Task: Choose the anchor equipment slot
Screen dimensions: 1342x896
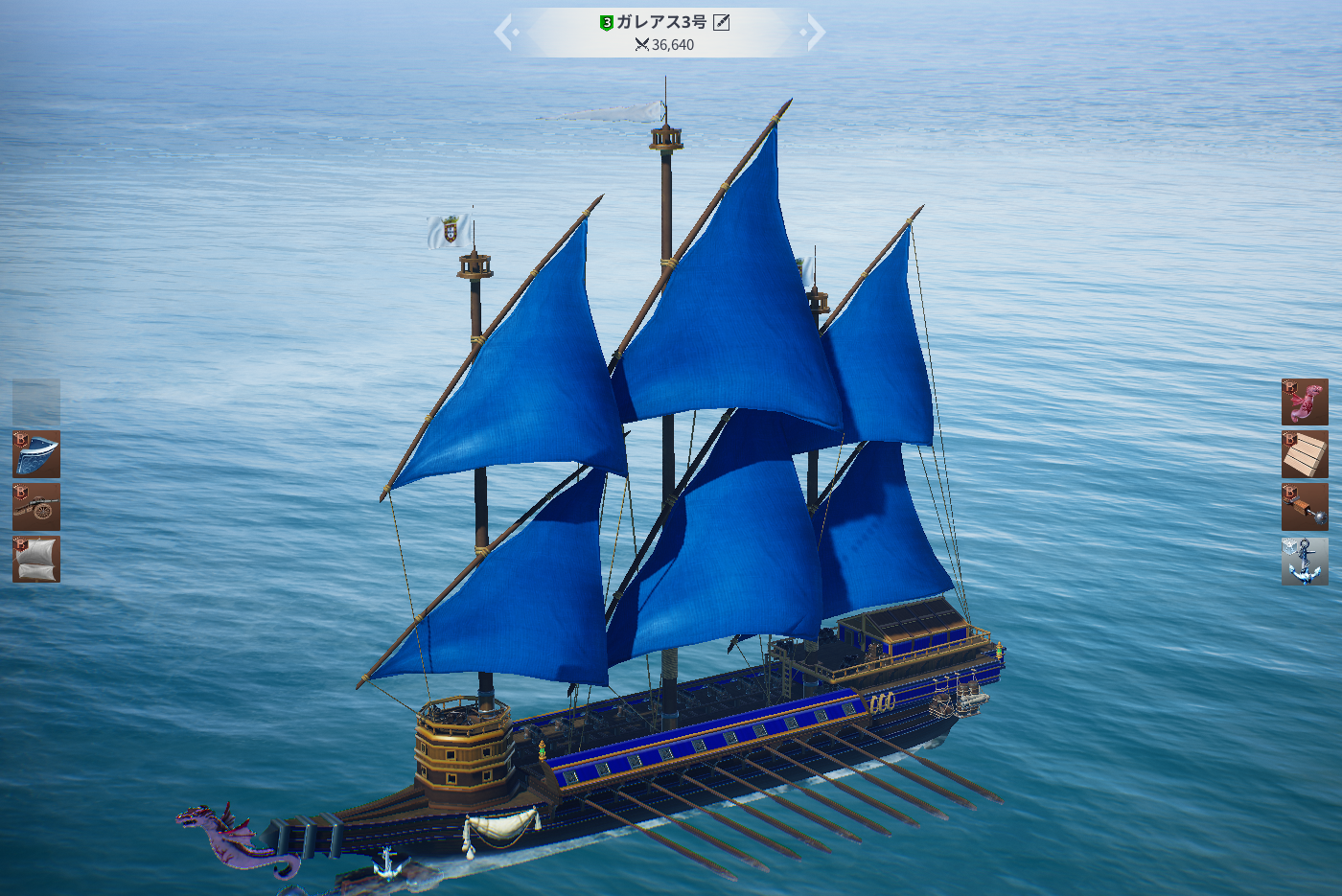Action: point(1305,561)
